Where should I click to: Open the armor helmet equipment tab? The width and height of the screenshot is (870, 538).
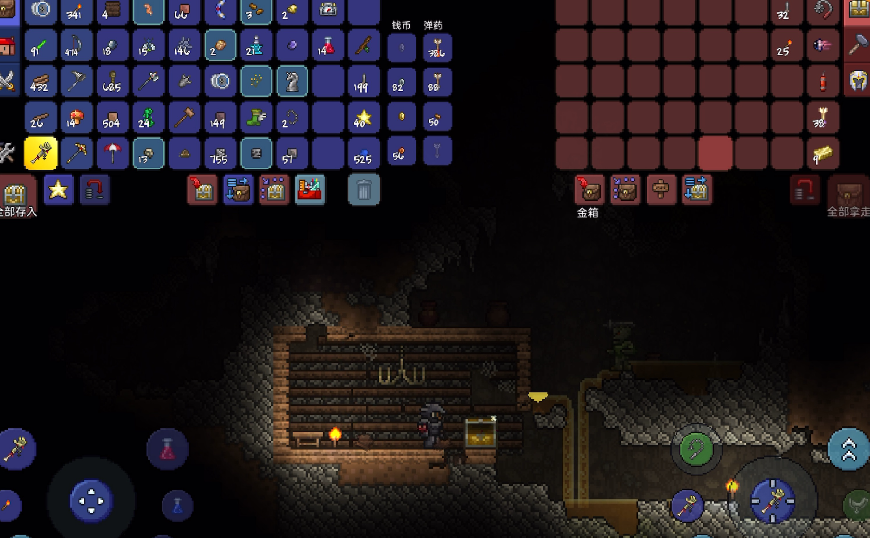[x=858, y=81]
